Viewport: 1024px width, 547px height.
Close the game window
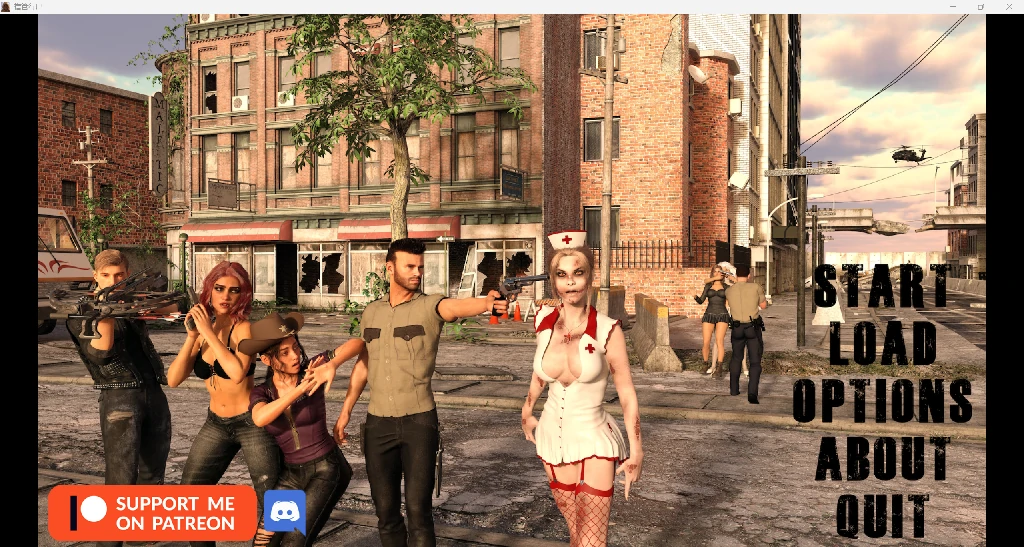click(1009, 6)
